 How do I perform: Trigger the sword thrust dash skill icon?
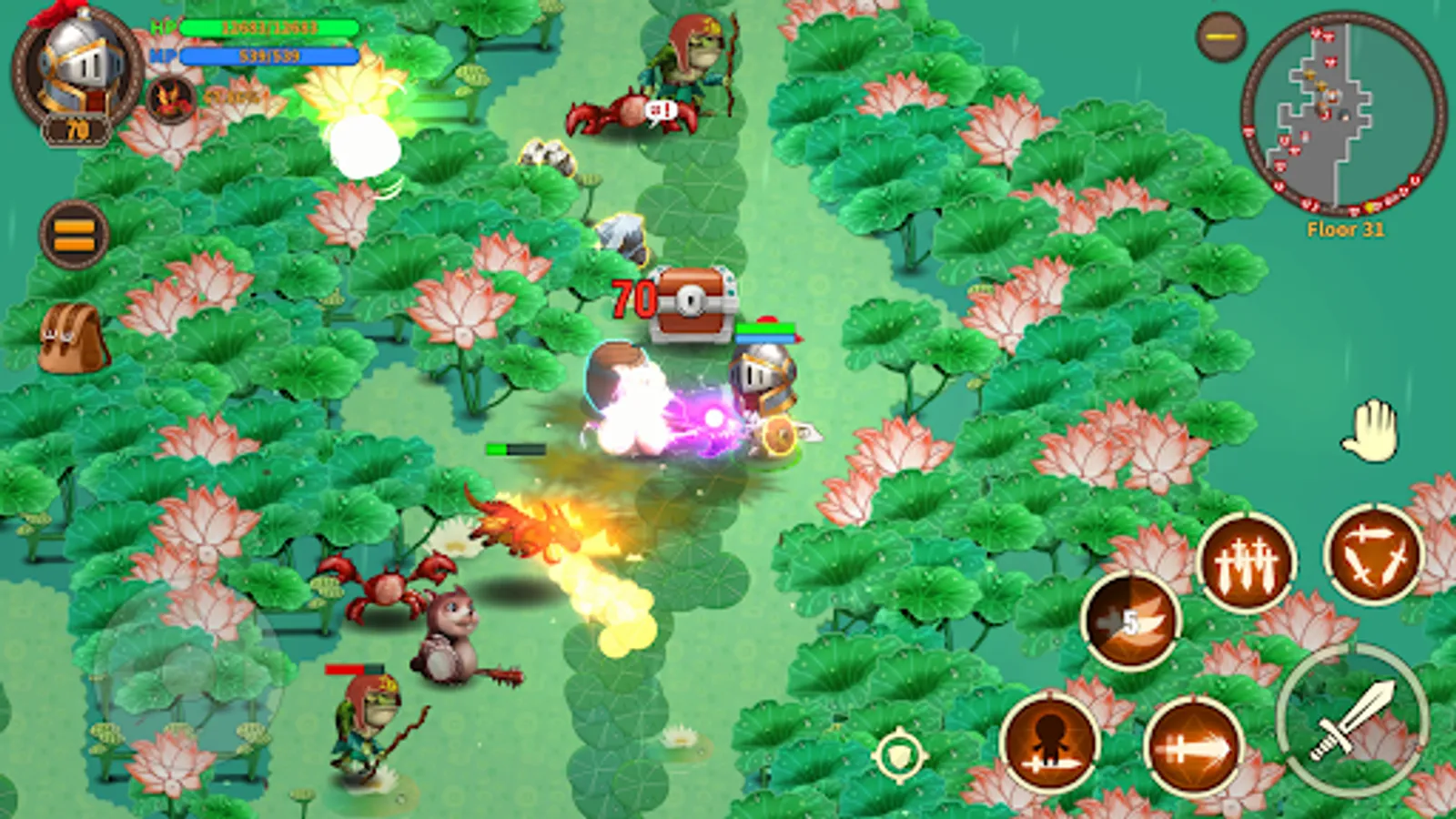(x=1195, y=747)
